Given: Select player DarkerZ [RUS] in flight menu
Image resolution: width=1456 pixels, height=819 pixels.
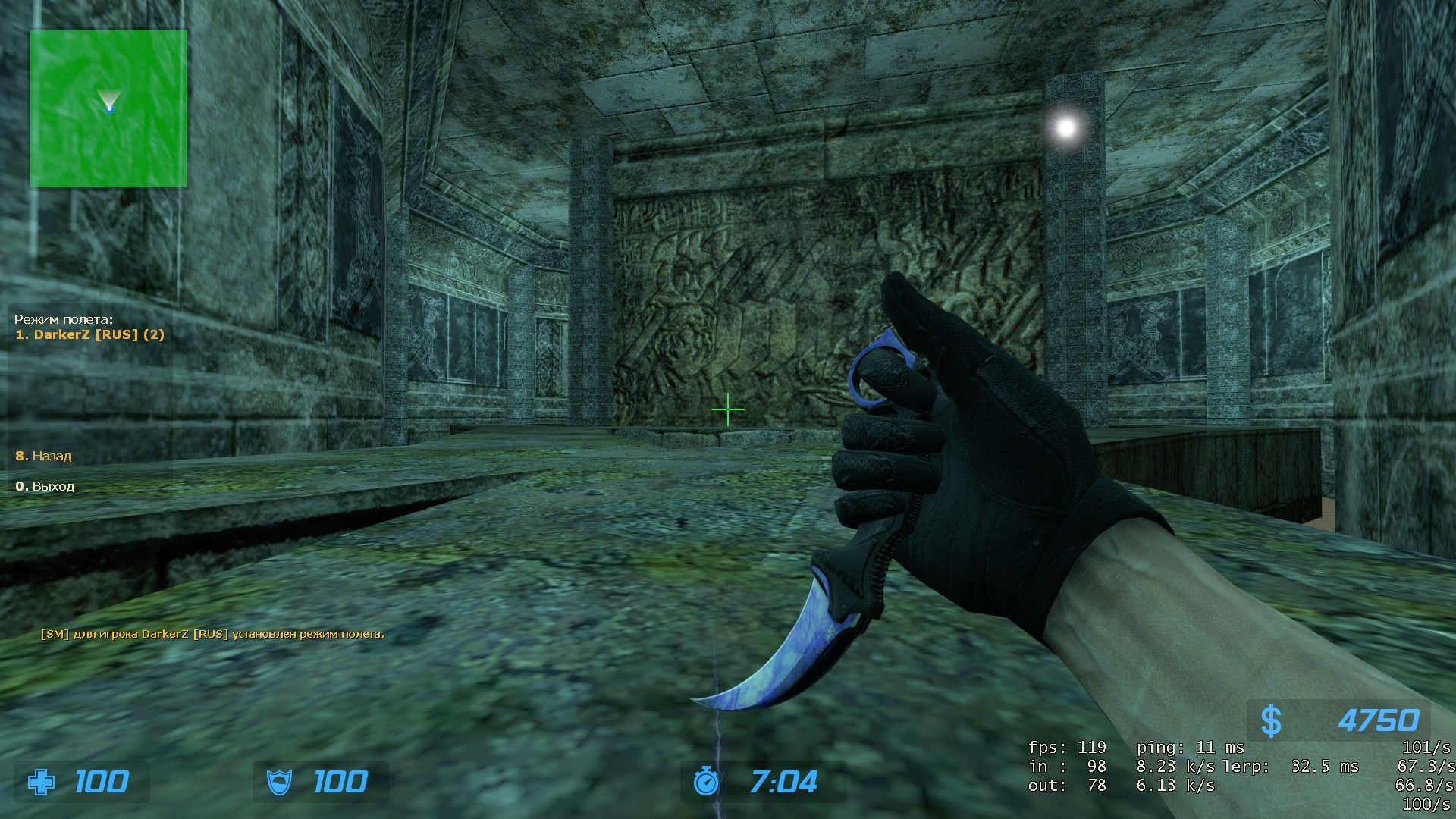Looking at the screenshot, I should pos(89,334).
